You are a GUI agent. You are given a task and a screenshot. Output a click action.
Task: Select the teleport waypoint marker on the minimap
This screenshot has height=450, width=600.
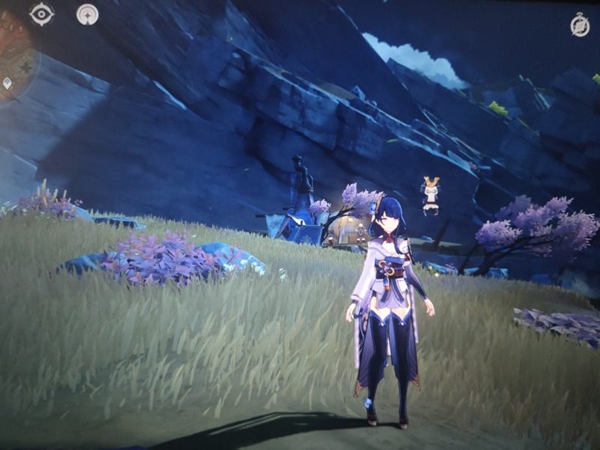9,84
